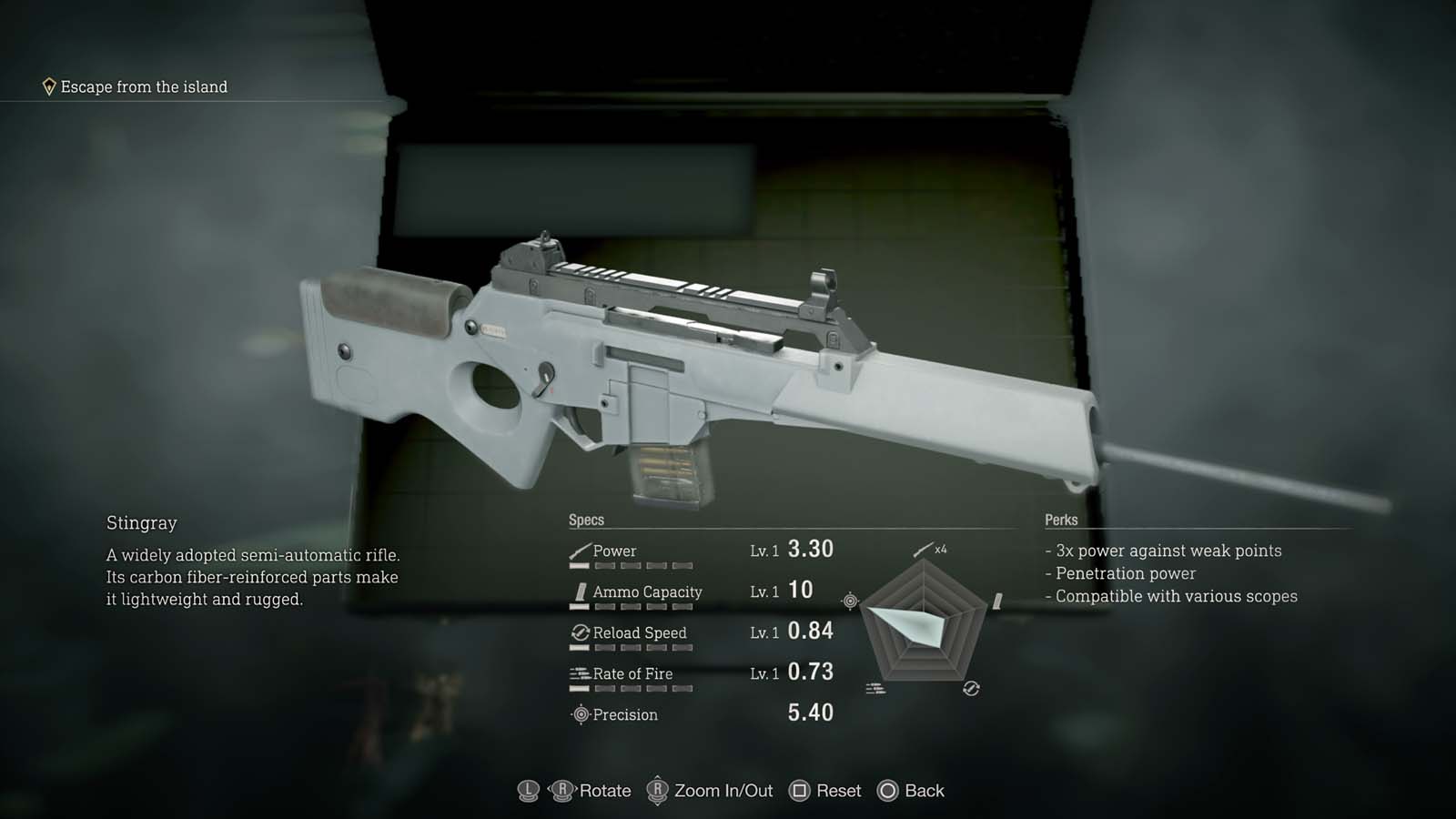Click the quest marker icon near Escape from the island
Viewport: 1456px width, 819px height.
click(48, 86)
